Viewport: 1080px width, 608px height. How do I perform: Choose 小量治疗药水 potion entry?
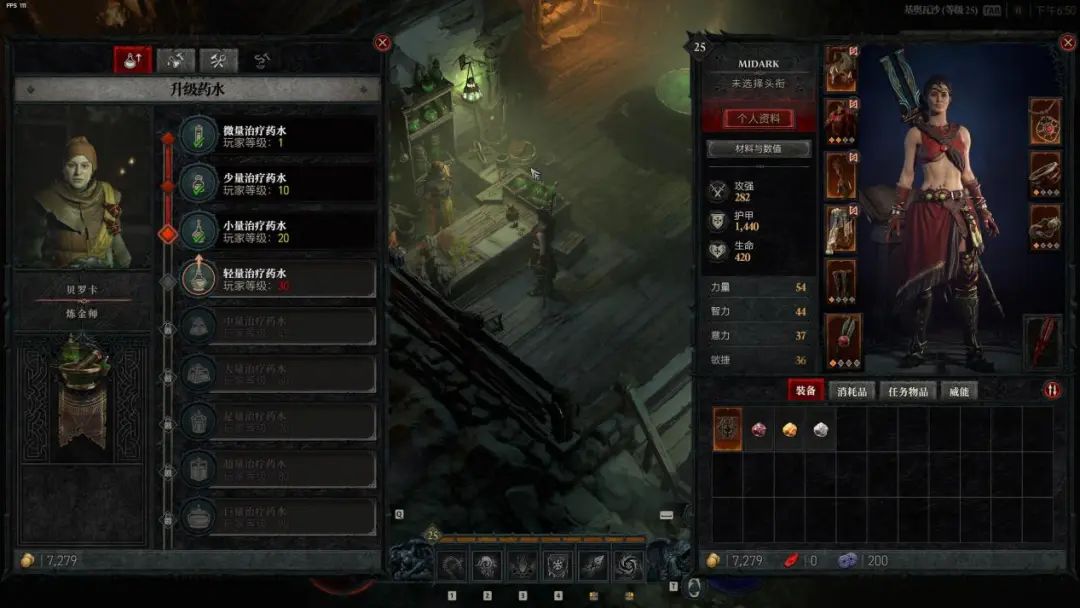tap(277, 231)
